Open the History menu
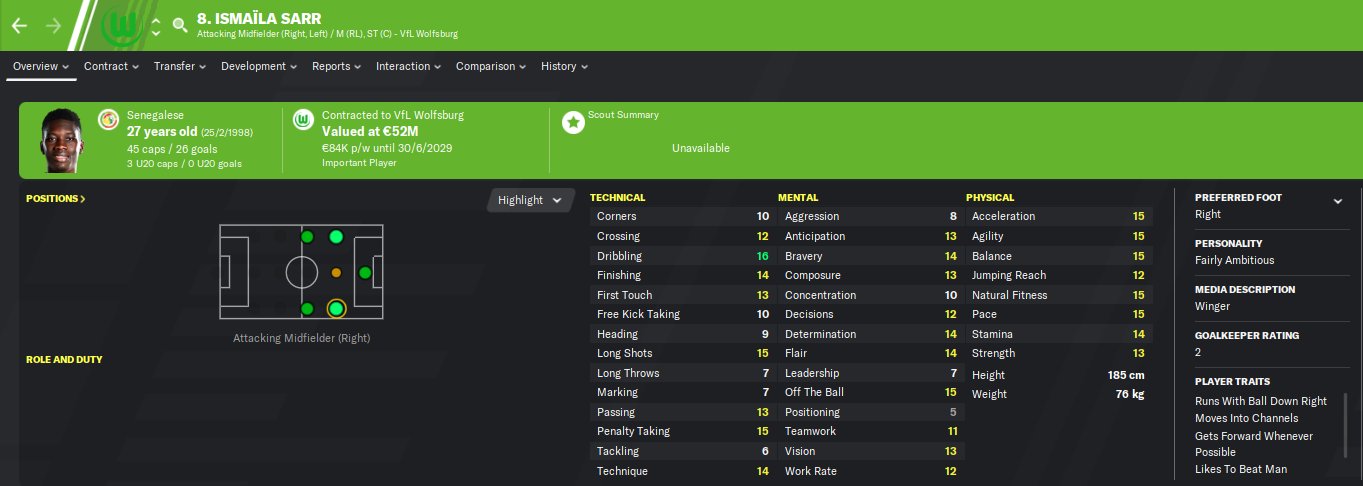This screenshot has height=486, width=1363. 564,66
